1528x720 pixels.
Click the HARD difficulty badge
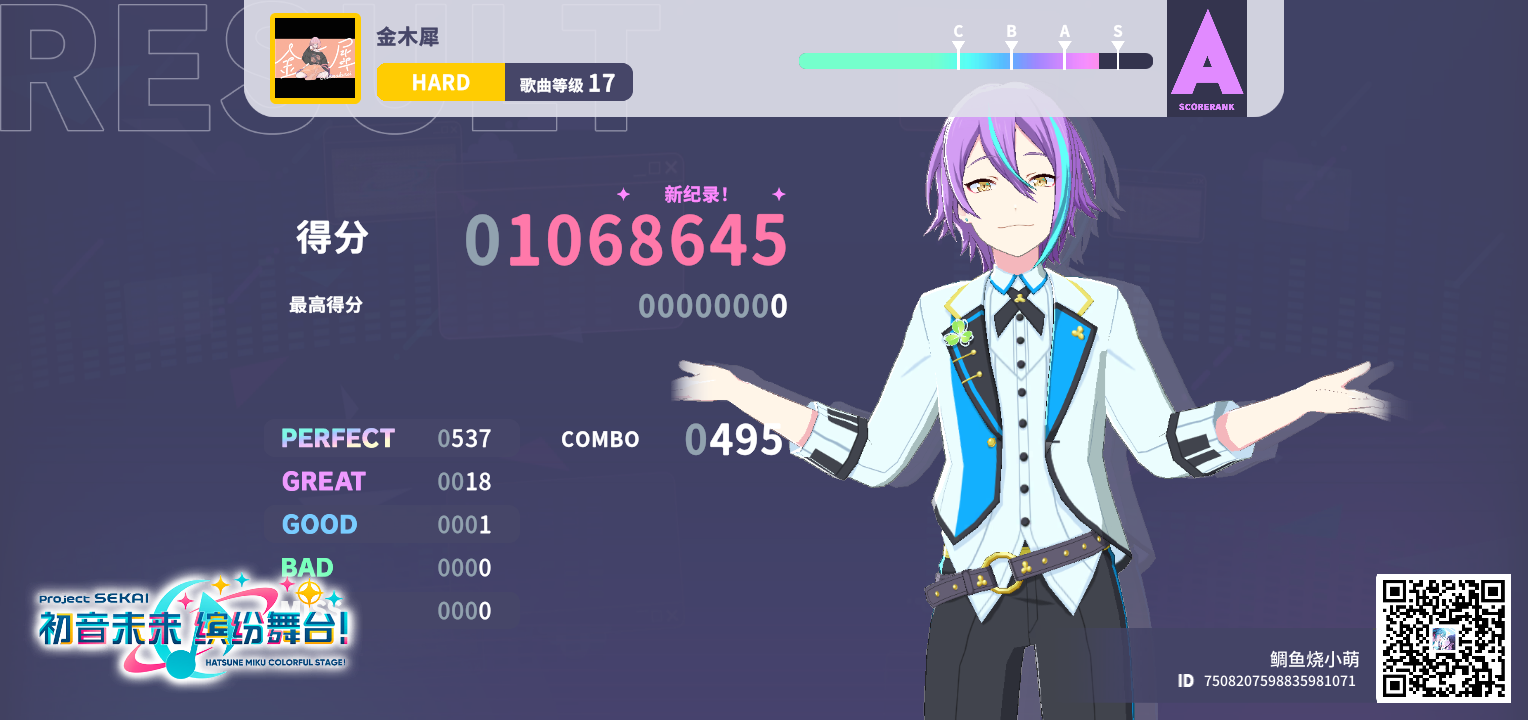[x=440, y=82]
